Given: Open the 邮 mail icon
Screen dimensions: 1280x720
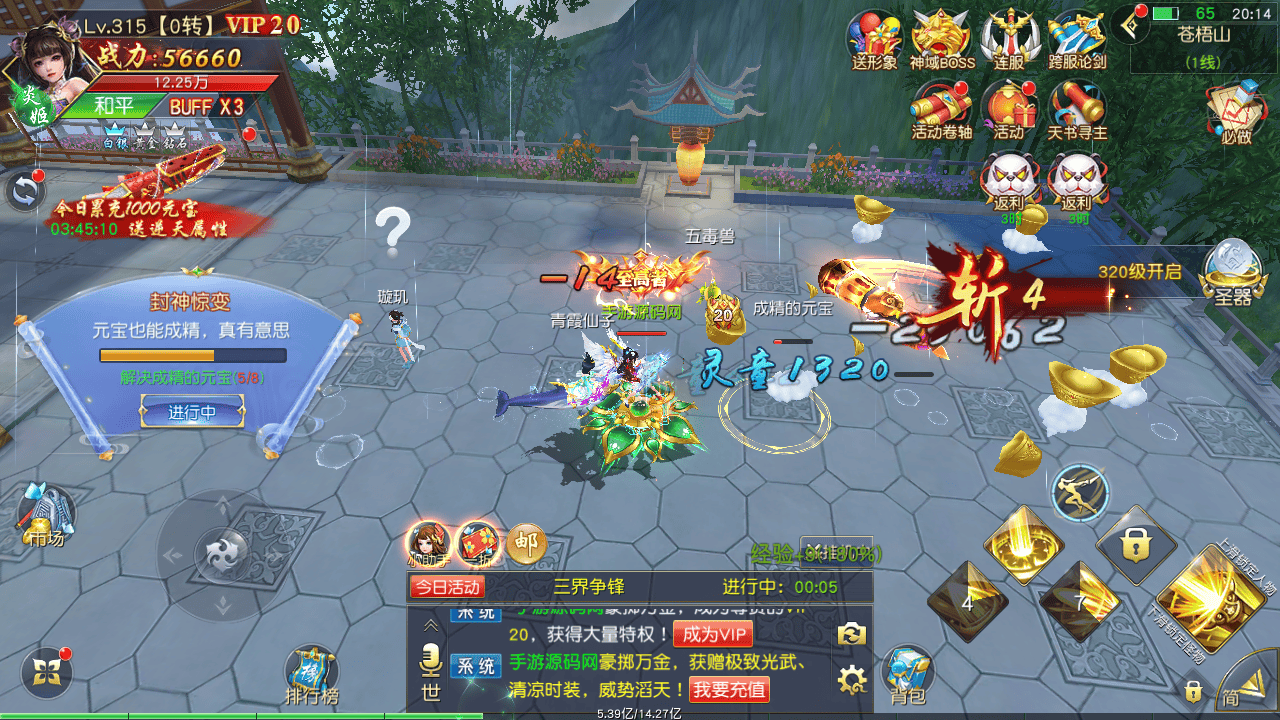Looking at the screenshot, I should coord(526,544).
